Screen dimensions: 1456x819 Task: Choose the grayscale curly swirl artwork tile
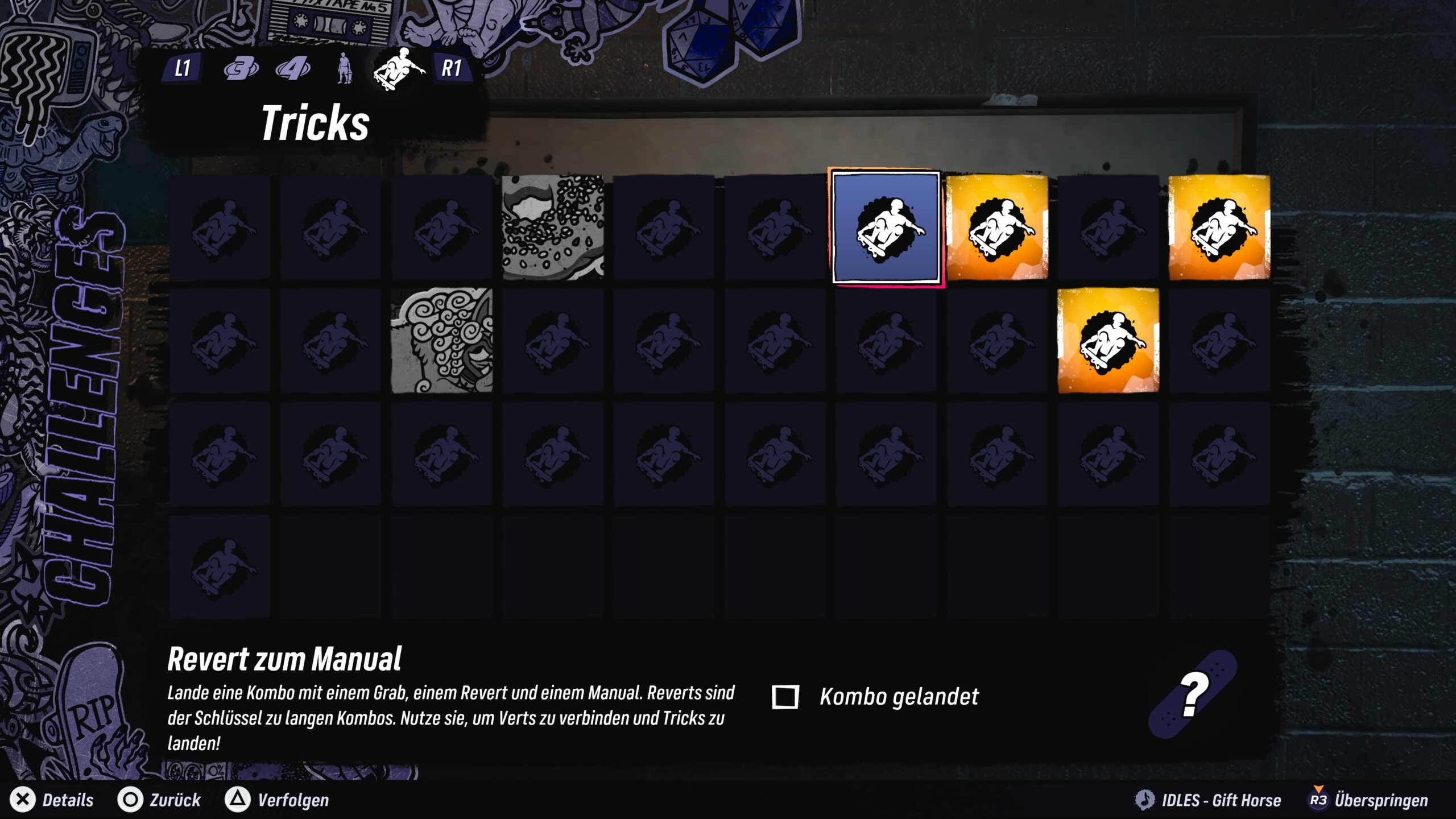[x=442, y=340]
